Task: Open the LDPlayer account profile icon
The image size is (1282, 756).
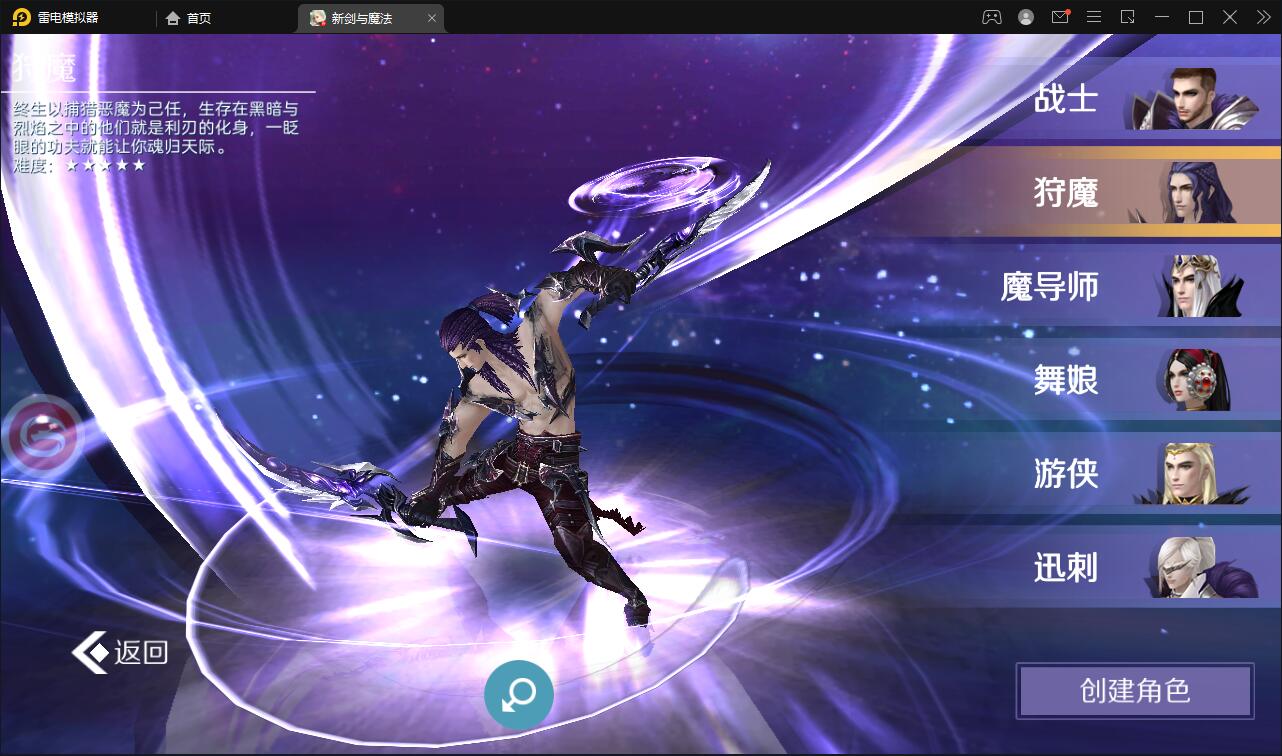Action: pos(1024,17)
